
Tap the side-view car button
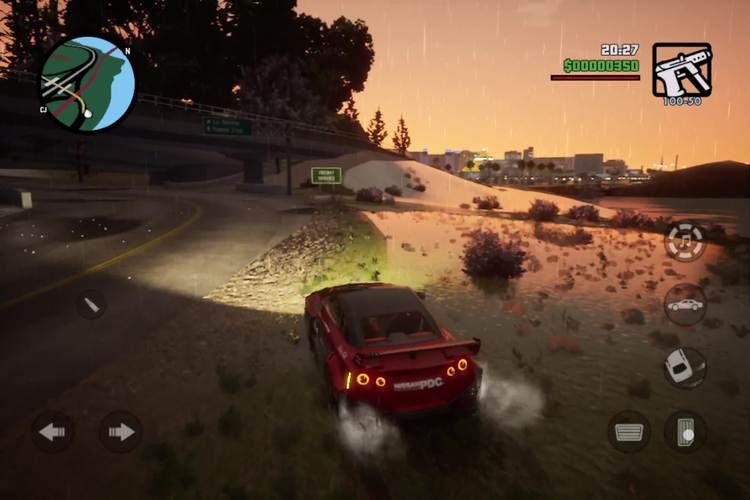coord(685,304)
